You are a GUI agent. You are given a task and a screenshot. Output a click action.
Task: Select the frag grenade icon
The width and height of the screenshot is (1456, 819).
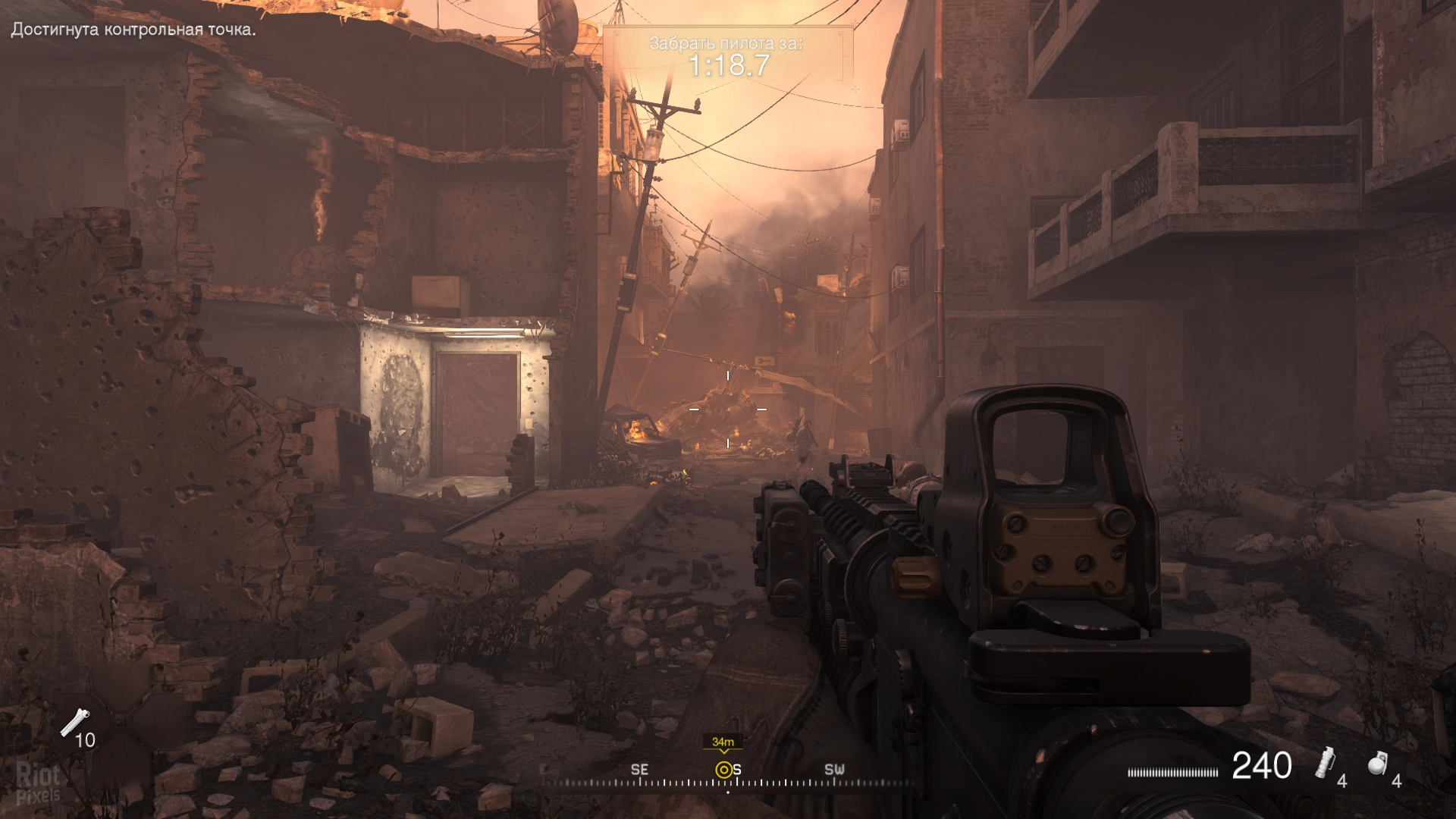[x=1378, y=764]
